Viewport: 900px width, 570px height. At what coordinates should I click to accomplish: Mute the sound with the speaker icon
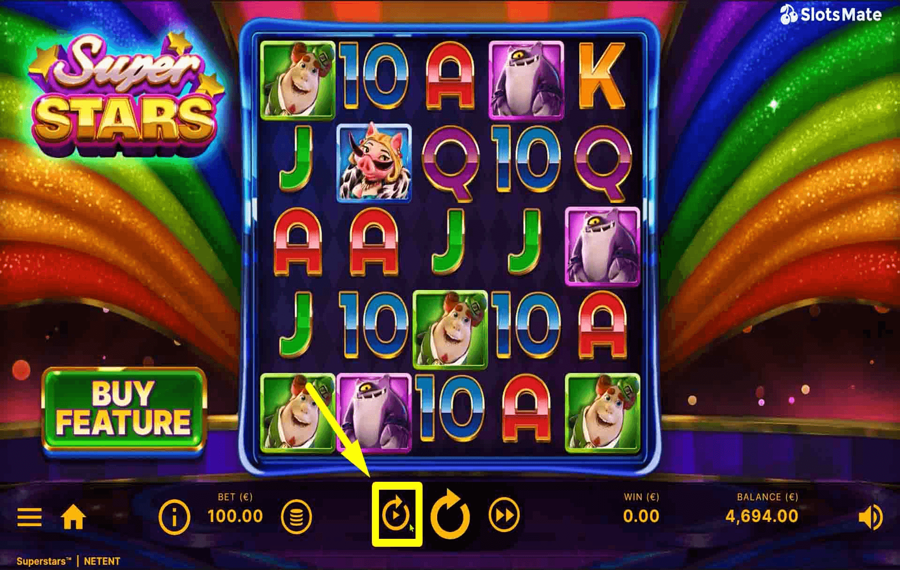click(870, 517)
